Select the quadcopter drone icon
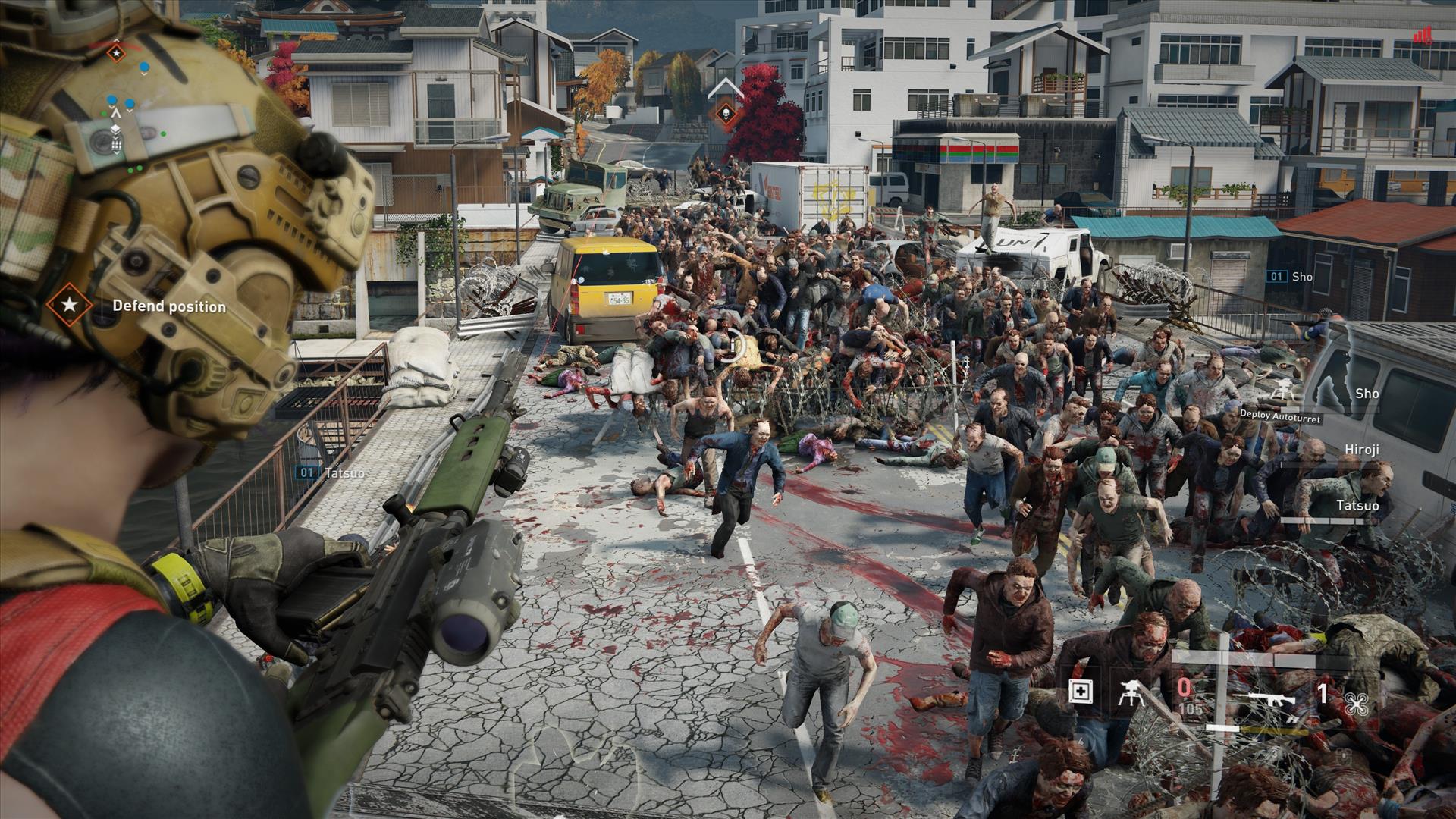Image resolution: width=1456 pixels, height=819 pixels. click(1356, 704)
